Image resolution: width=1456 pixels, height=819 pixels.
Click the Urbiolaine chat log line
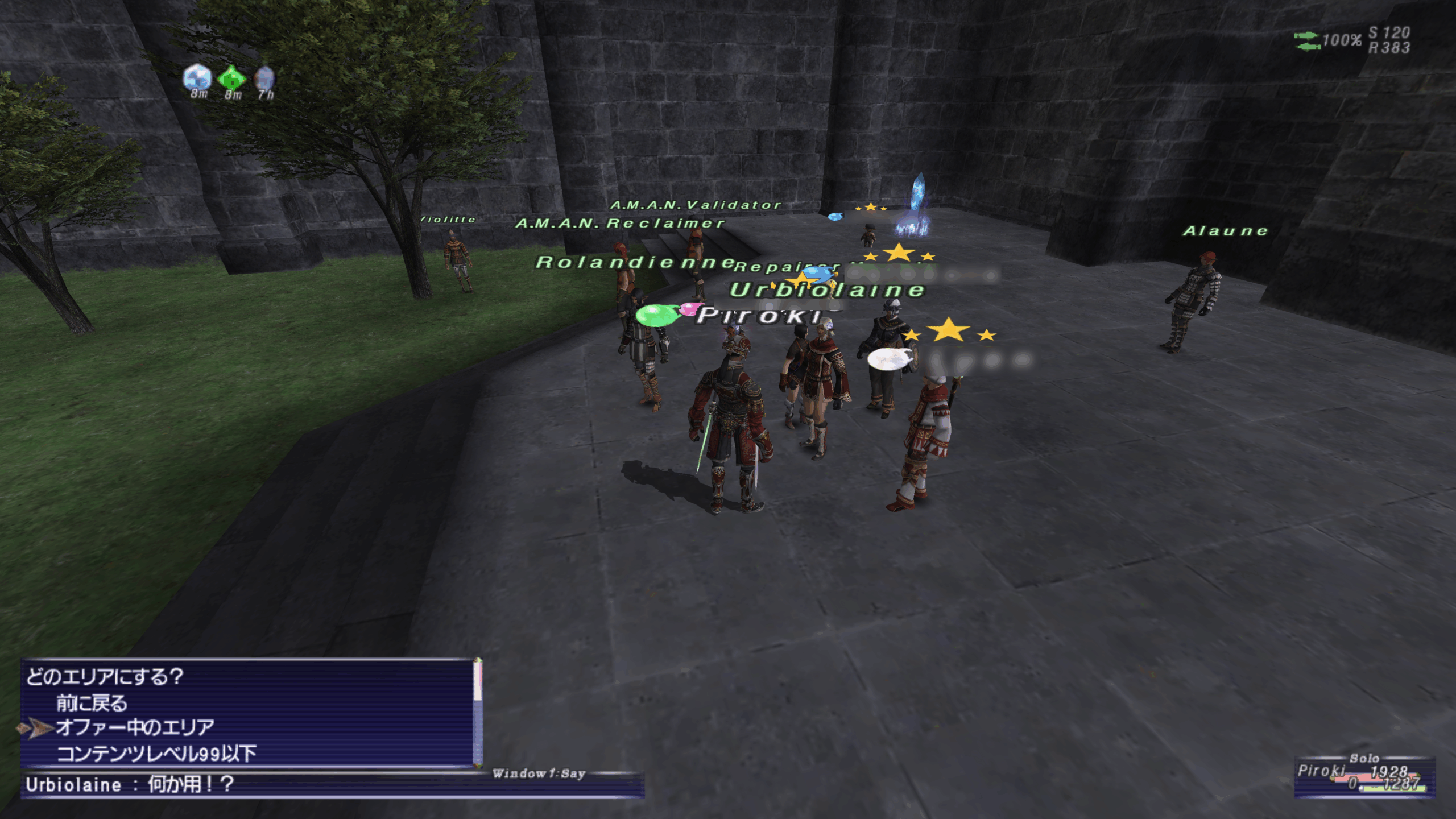tap(130, 785)
